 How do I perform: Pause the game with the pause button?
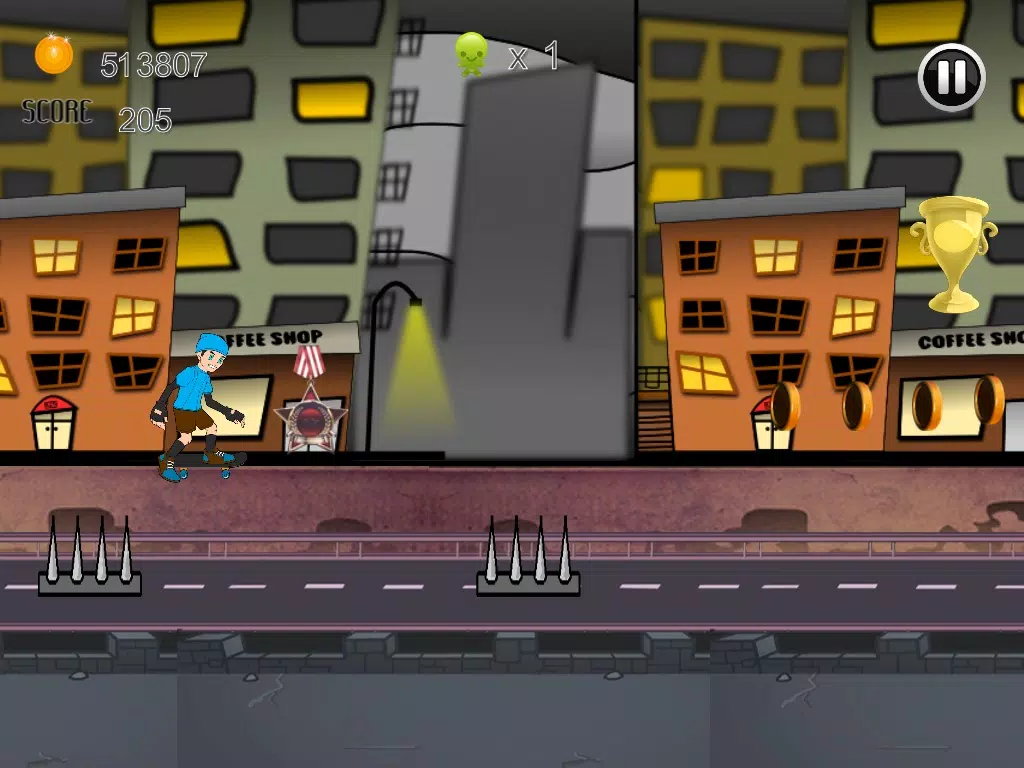click(952, 77)
